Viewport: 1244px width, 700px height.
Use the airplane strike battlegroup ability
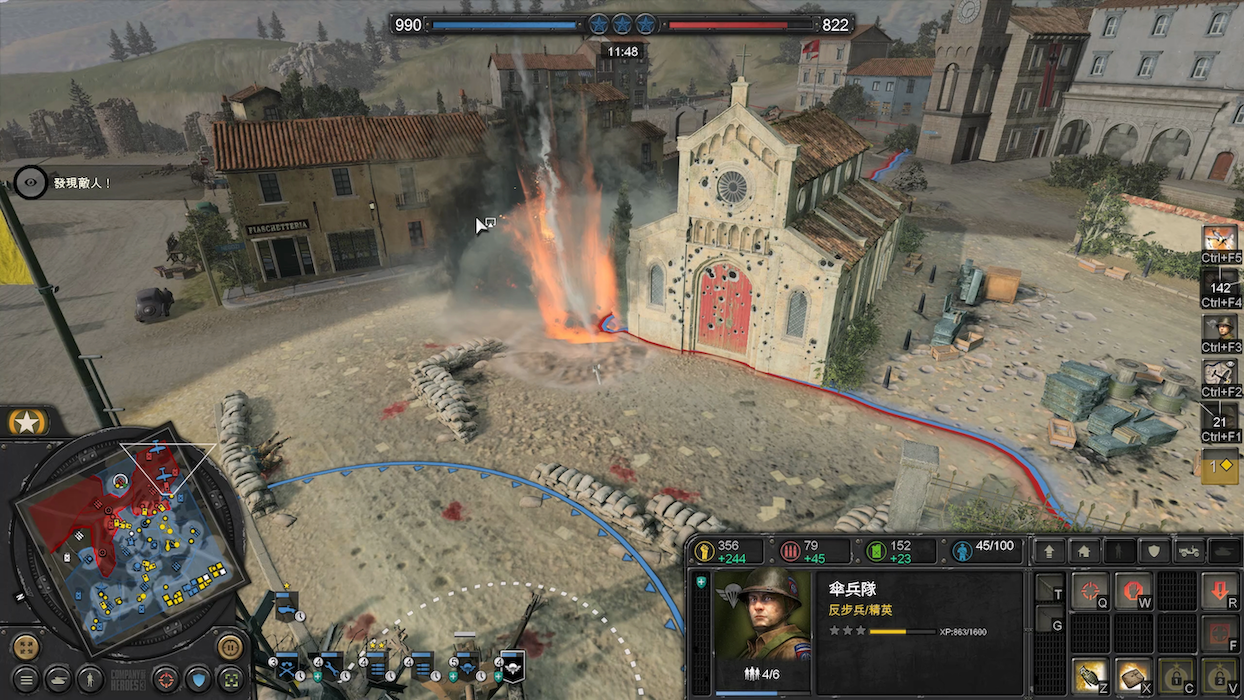[x=1219, y=239]
